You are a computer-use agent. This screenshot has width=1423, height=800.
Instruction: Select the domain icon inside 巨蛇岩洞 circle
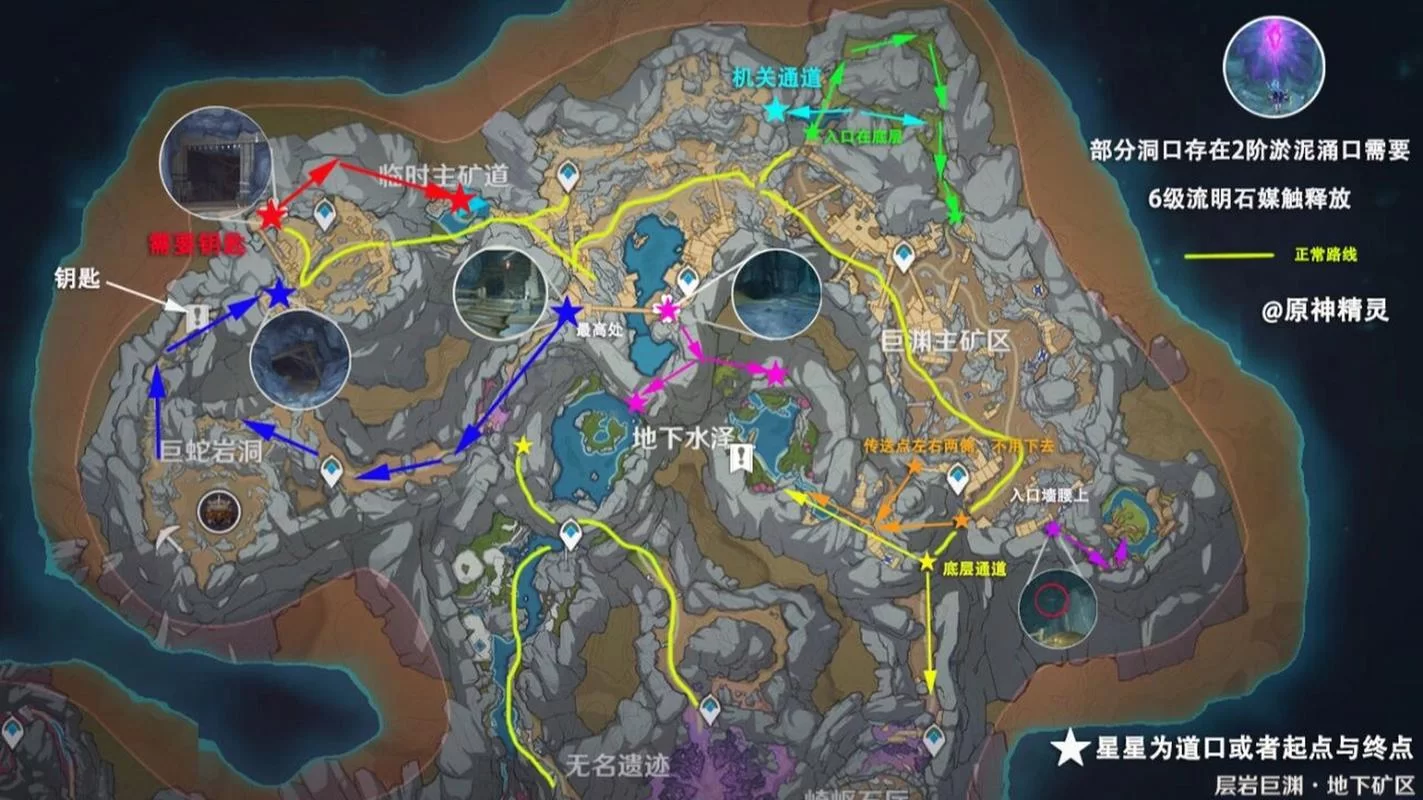tap(220, 511)
